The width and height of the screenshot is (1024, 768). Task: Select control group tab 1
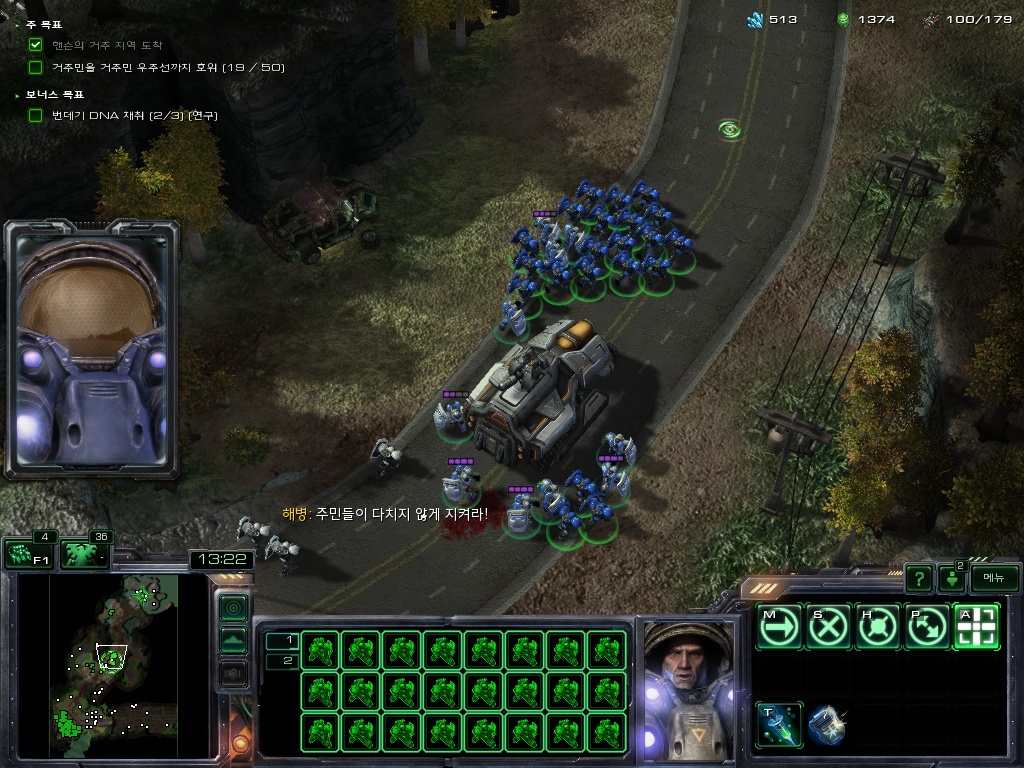pos(282,640)
